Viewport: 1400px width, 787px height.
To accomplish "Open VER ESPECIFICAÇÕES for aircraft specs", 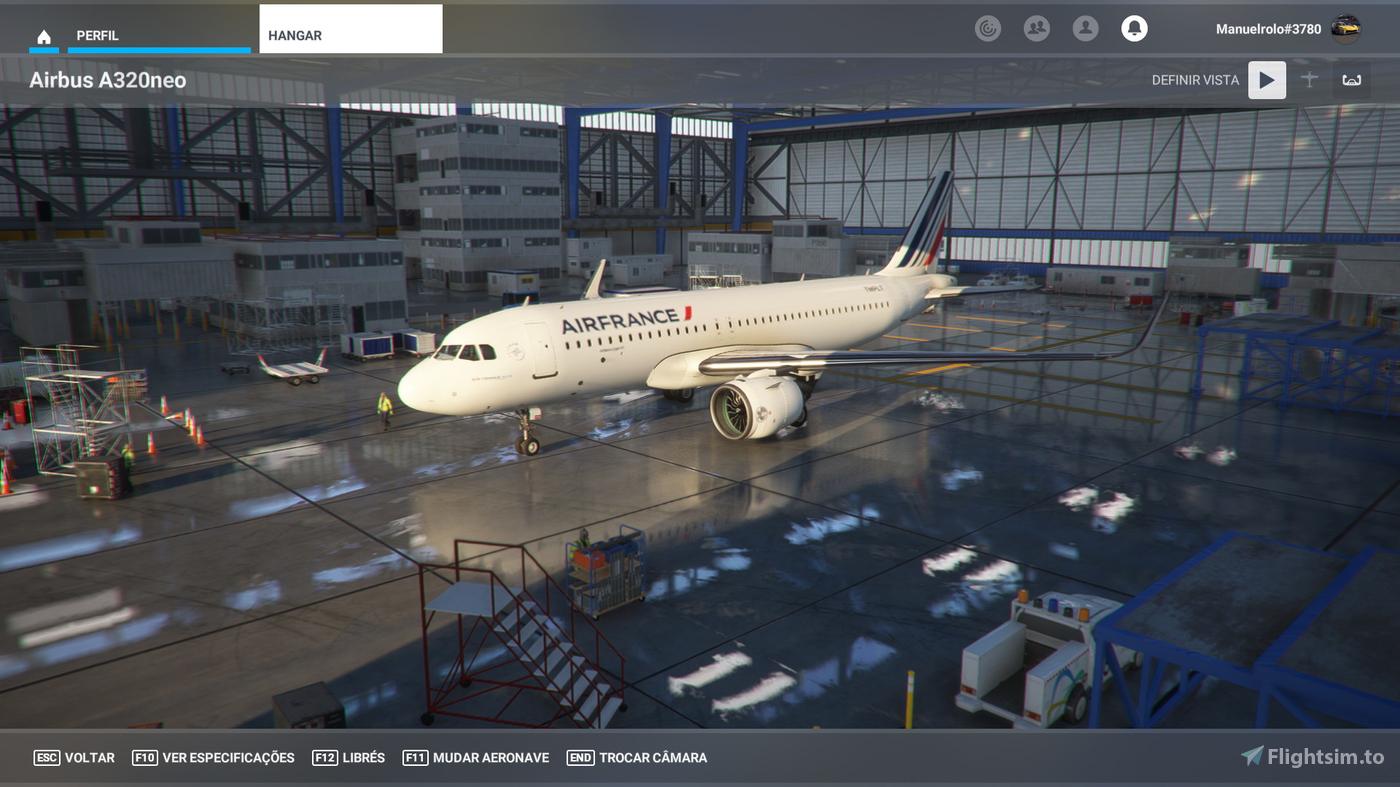I will [213, 758].
